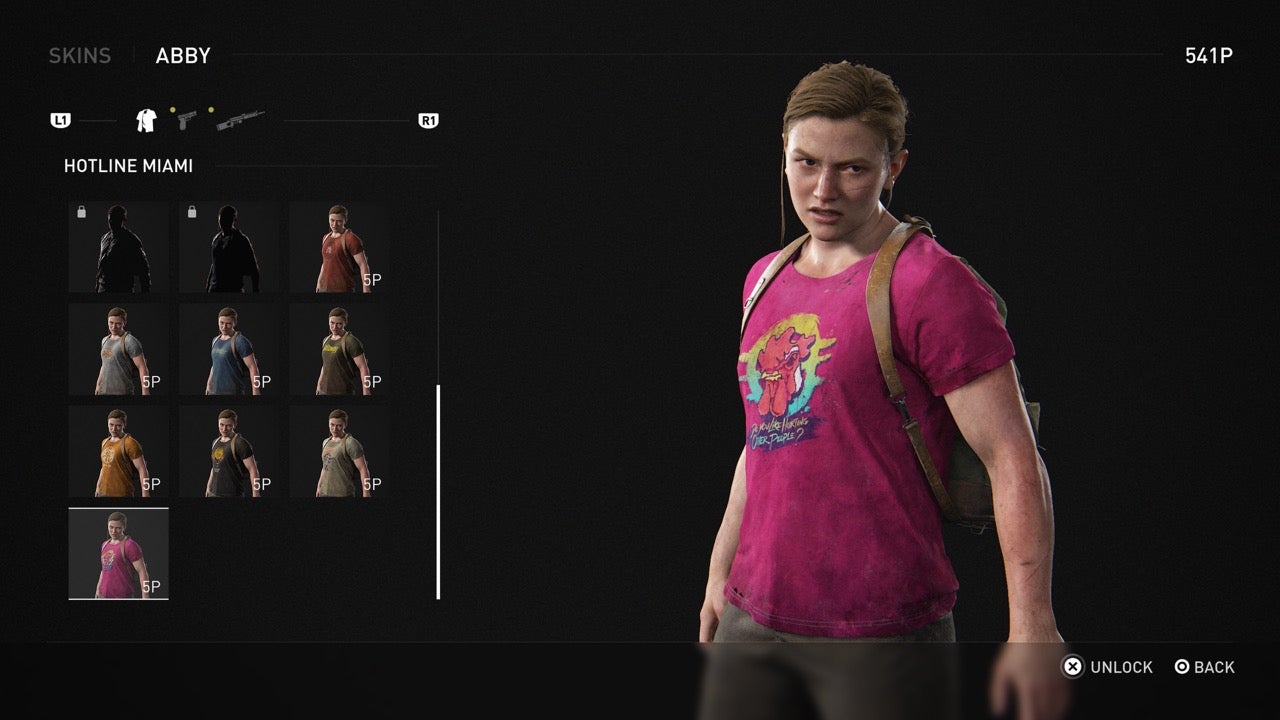The width and height of the screenshot is (1280, 720).
Task: Select the blue shirt skin thumbnail
Action: point(229,348)
